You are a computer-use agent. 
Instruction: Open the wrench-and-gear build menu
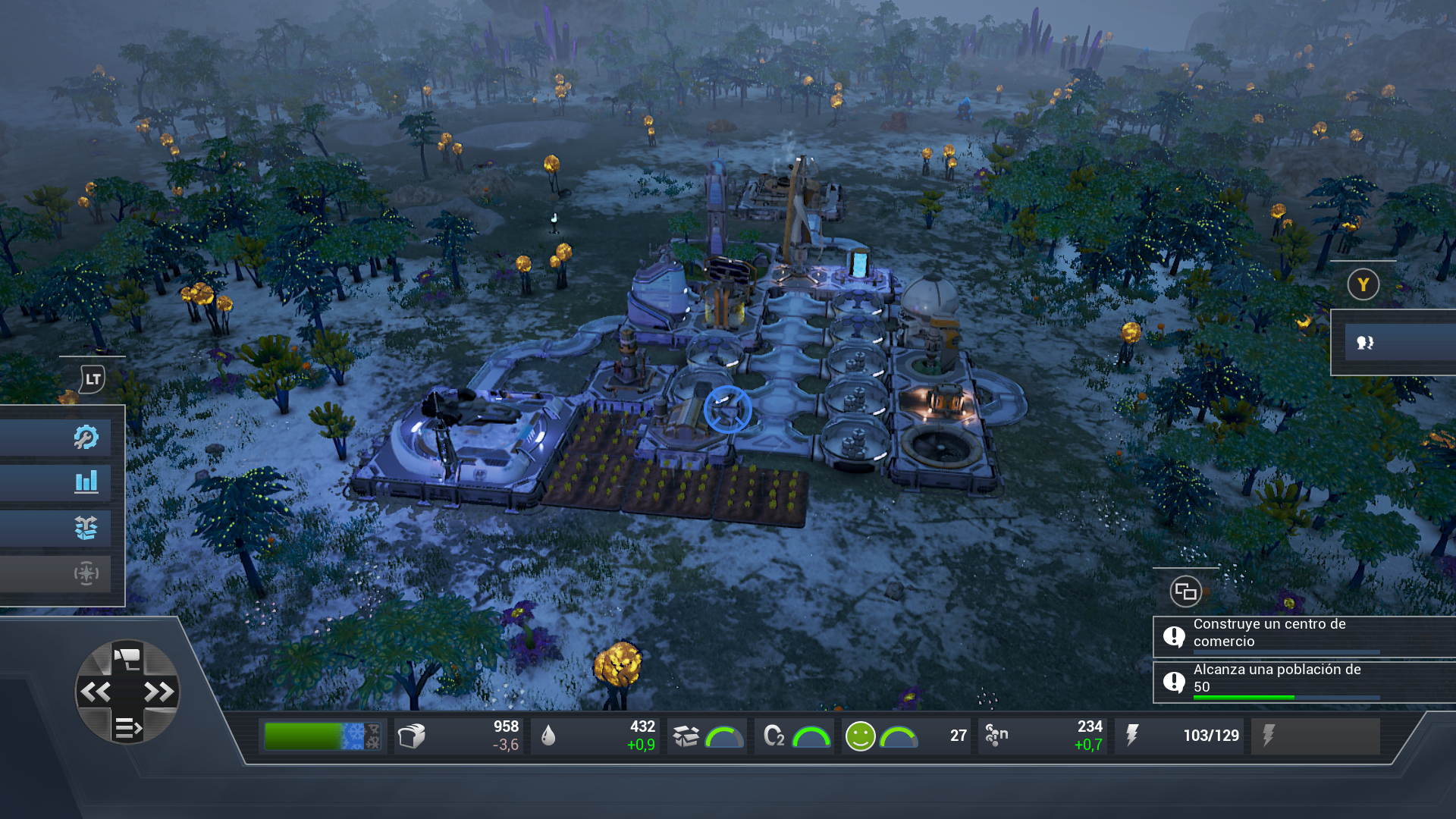86,437
